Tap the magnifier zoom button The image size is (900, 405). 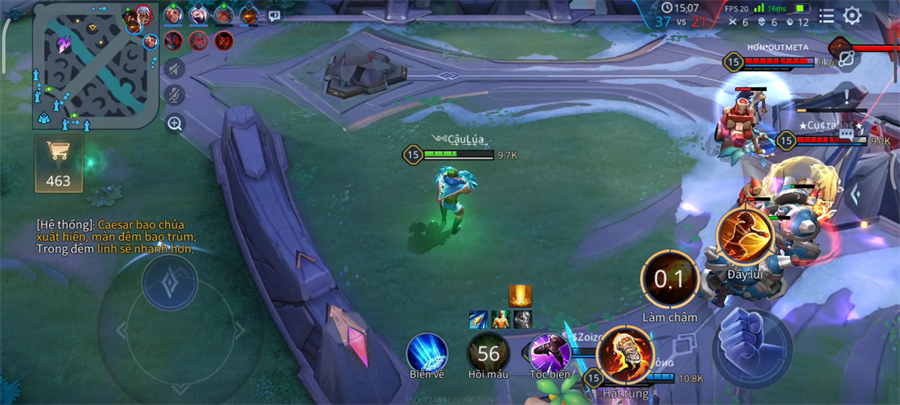click(175, 124)
